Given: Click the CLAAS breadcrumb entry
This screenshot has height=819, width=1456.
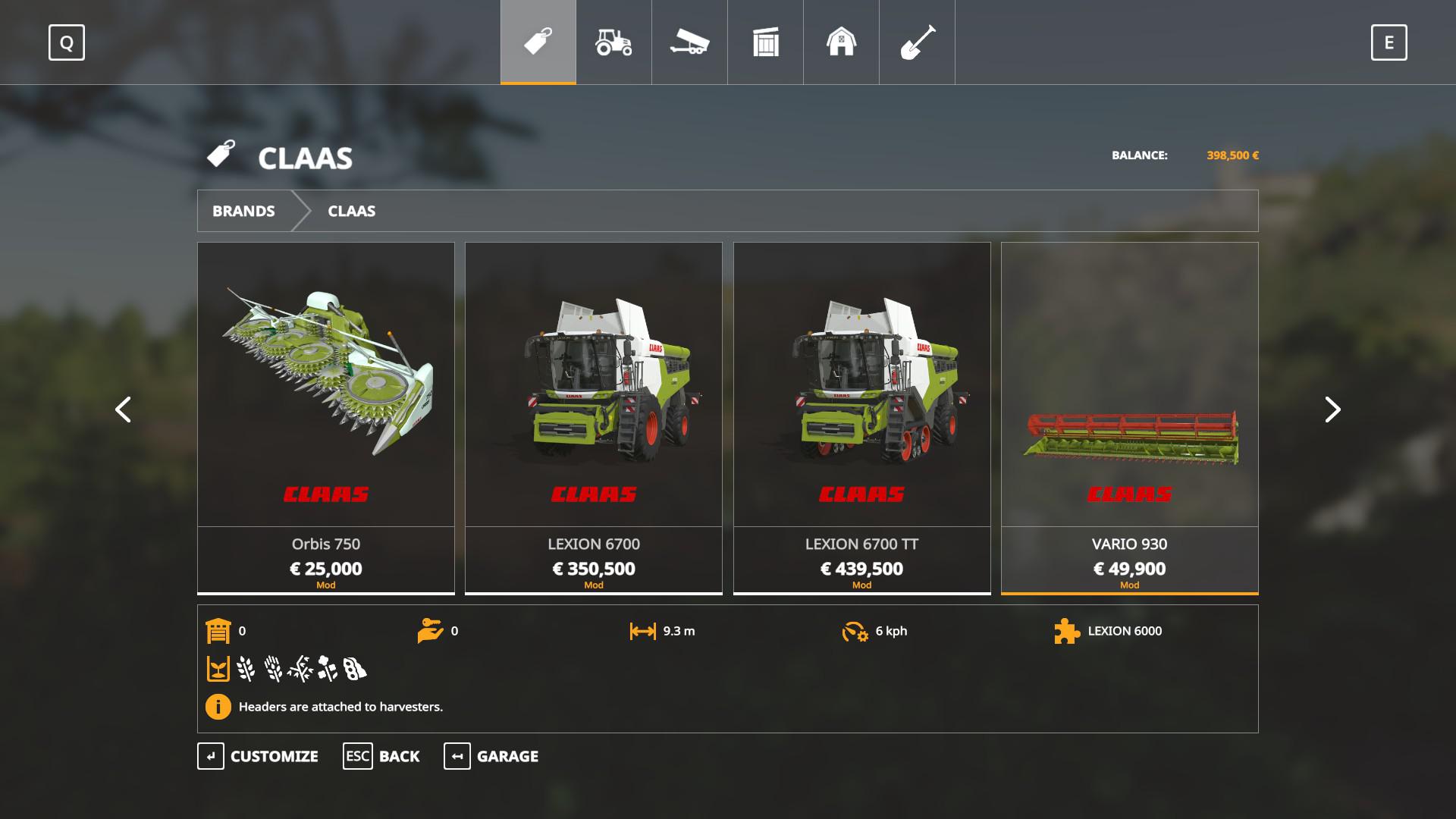Looking at the screenshot, I should pyautogui.click(x=351, y=211).
